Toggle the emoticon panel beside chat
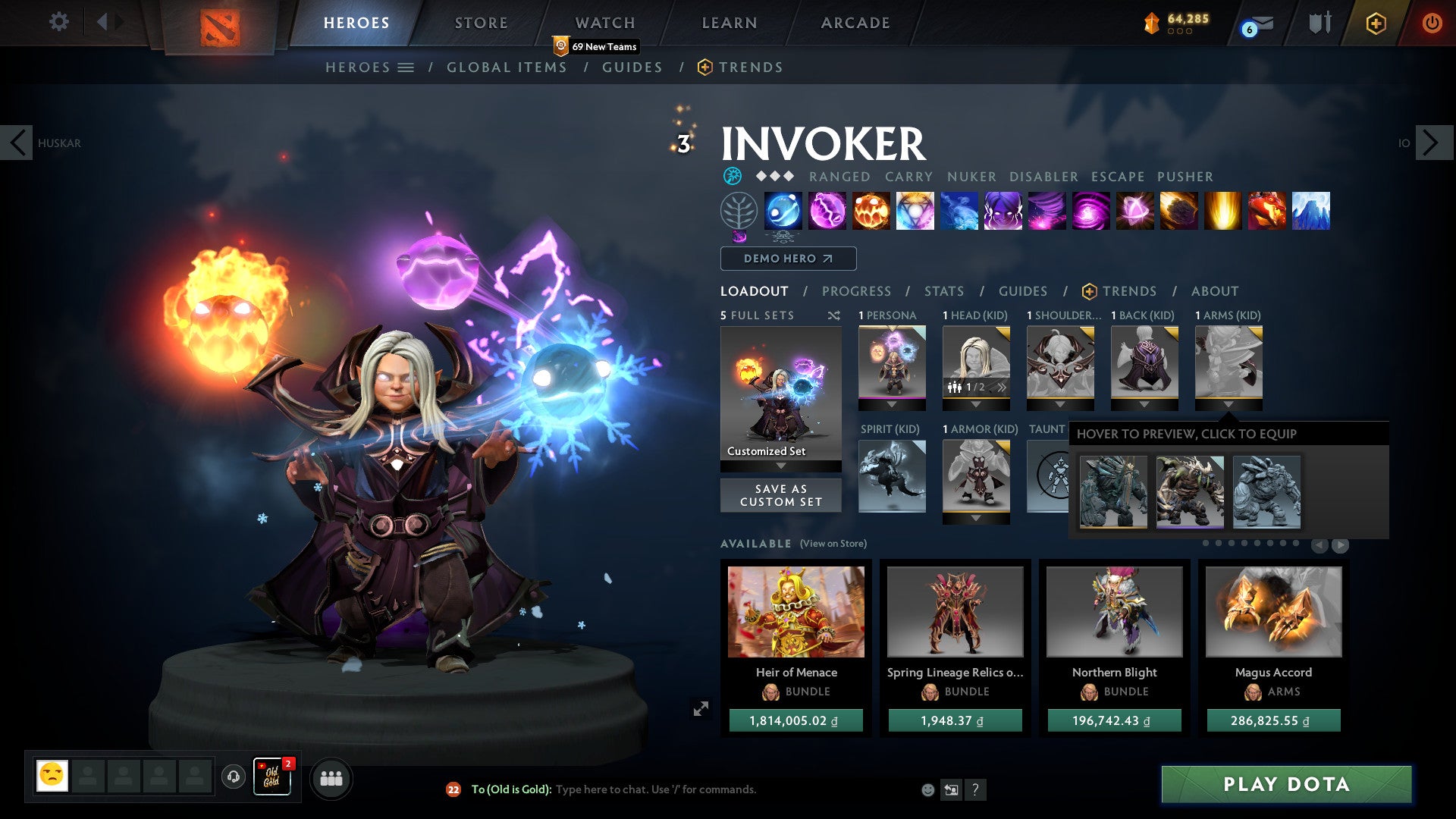Screen dimensions: 1456x819 tap(927, 789)
